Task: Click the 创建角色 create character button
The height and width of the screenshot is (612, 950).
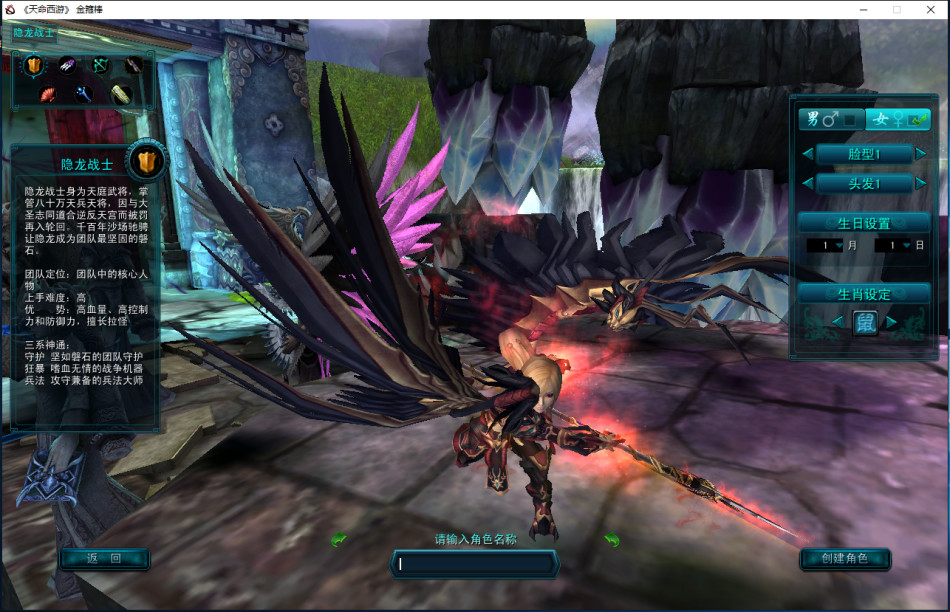Action: tap(845, 559)
